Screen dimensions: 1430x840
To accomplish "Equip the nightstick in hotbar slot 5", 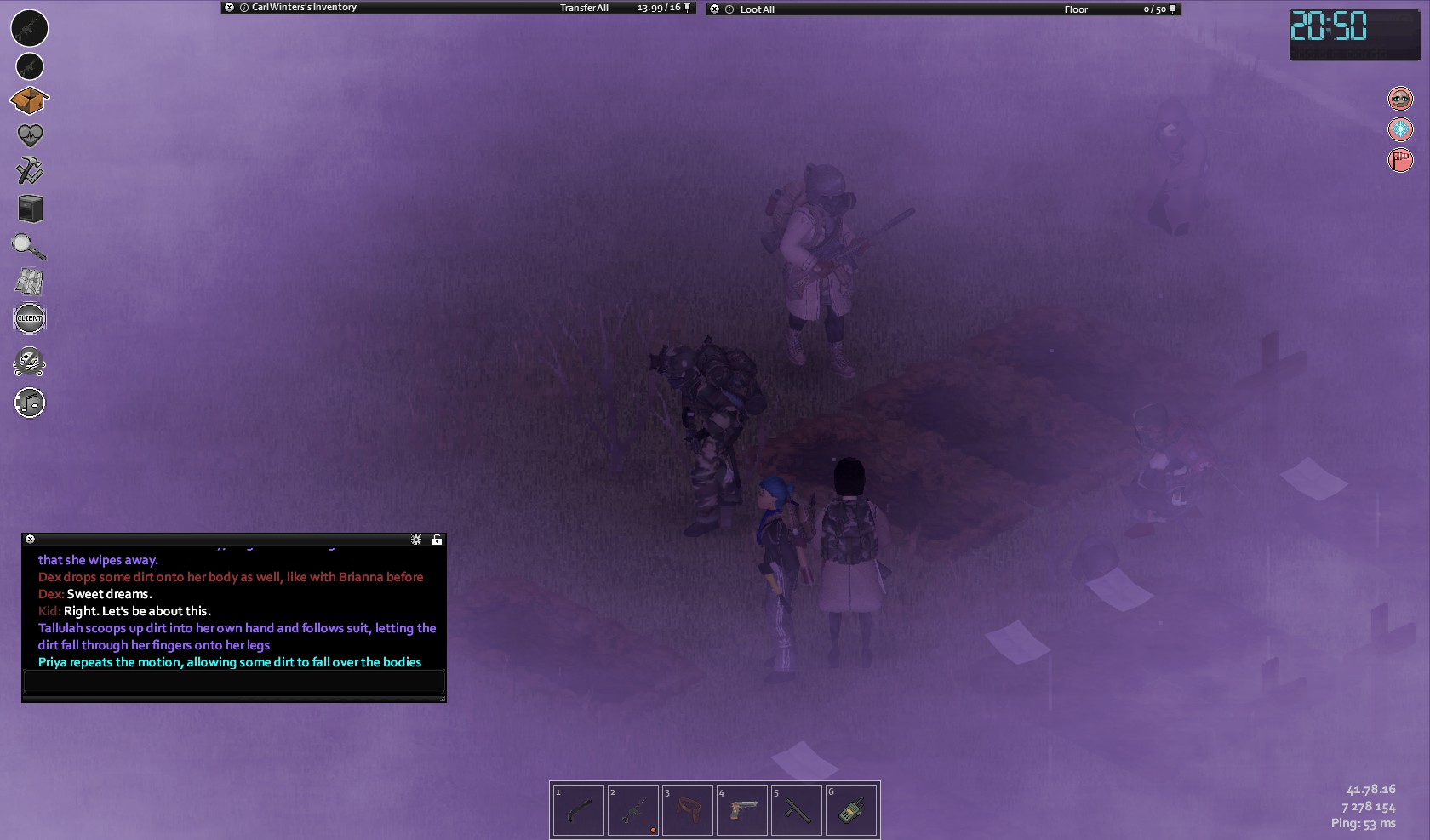I will click(797, 810).
